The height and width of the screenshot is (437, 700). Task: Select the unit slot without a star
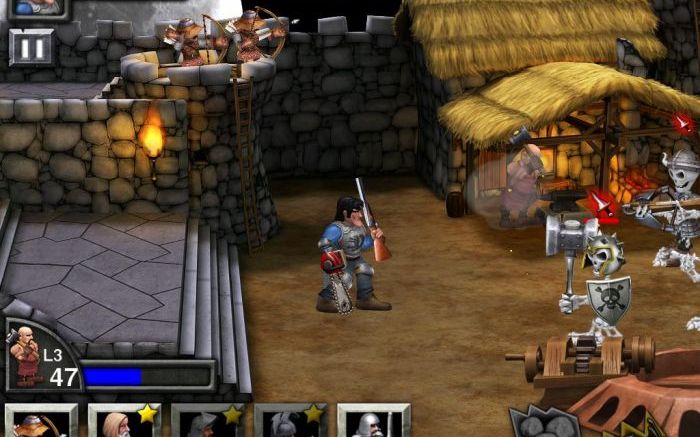click(x=373, y=421)
